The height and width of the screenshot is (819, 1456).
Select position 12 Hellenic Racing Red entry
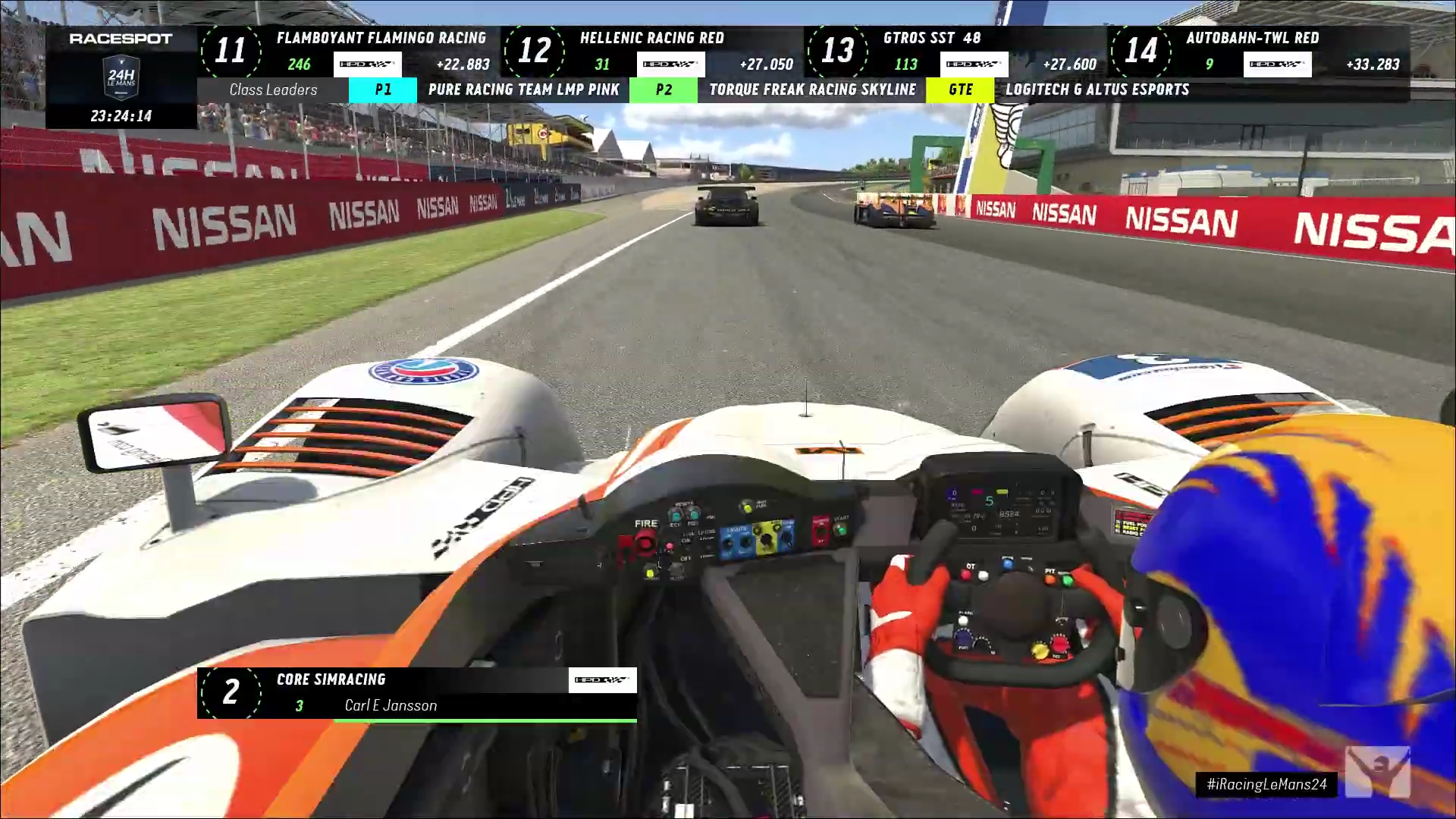pyautogui.click(x=651, y=51)
